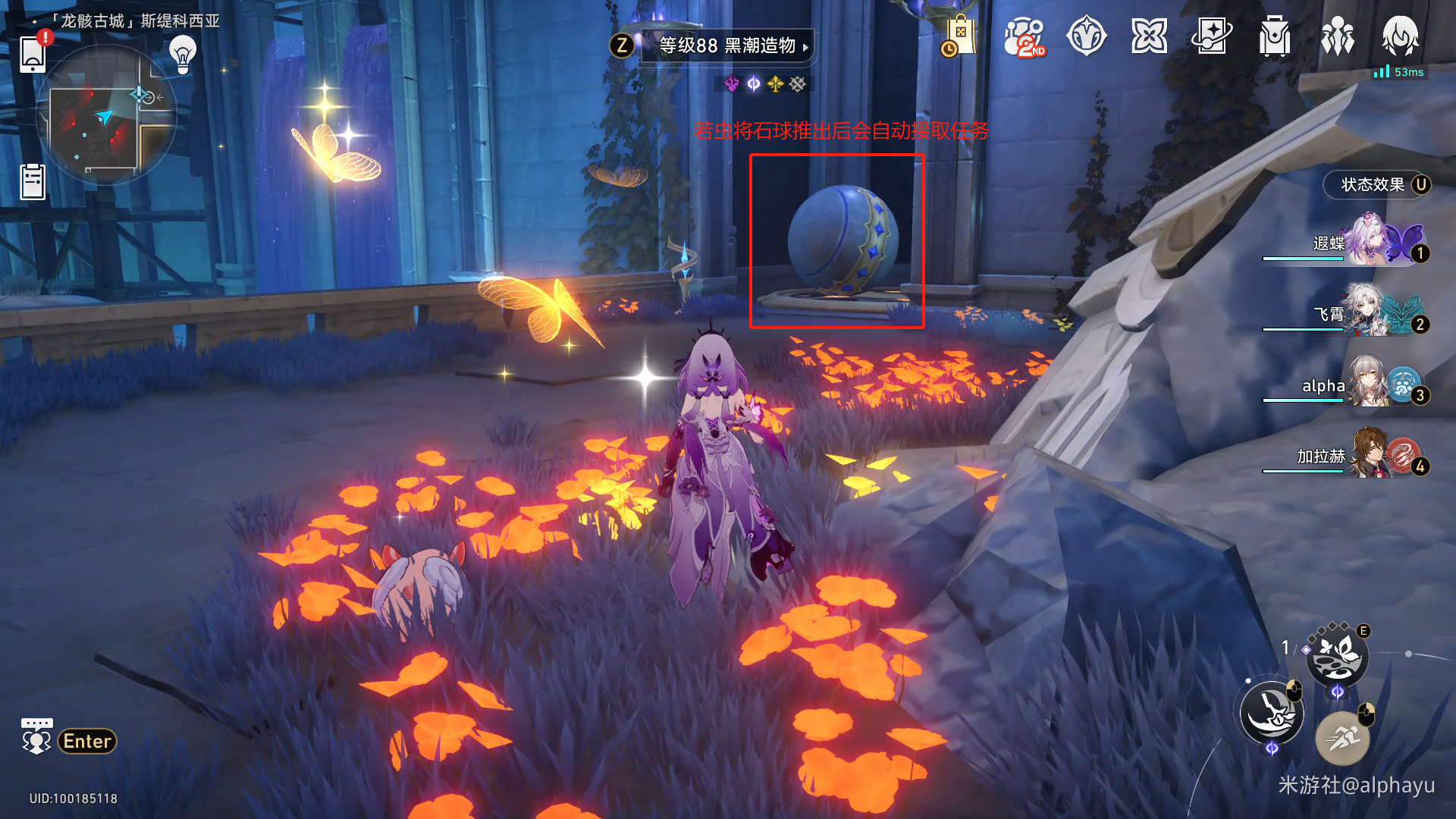Open the character profile head icon

[x=1400, y=36]
